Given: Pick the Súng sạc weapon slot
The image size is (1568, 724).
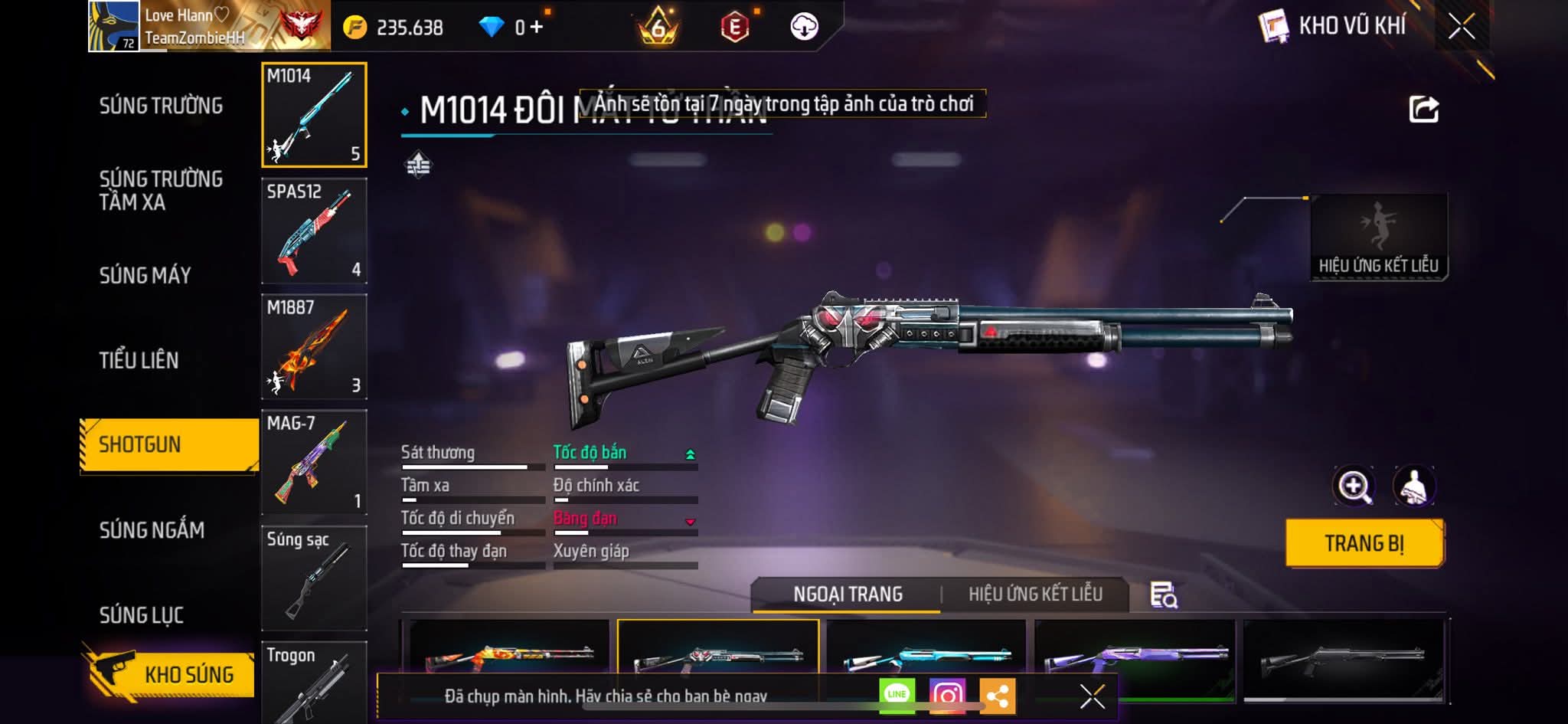Looking at the screenshot, I should tap(314, 578).
